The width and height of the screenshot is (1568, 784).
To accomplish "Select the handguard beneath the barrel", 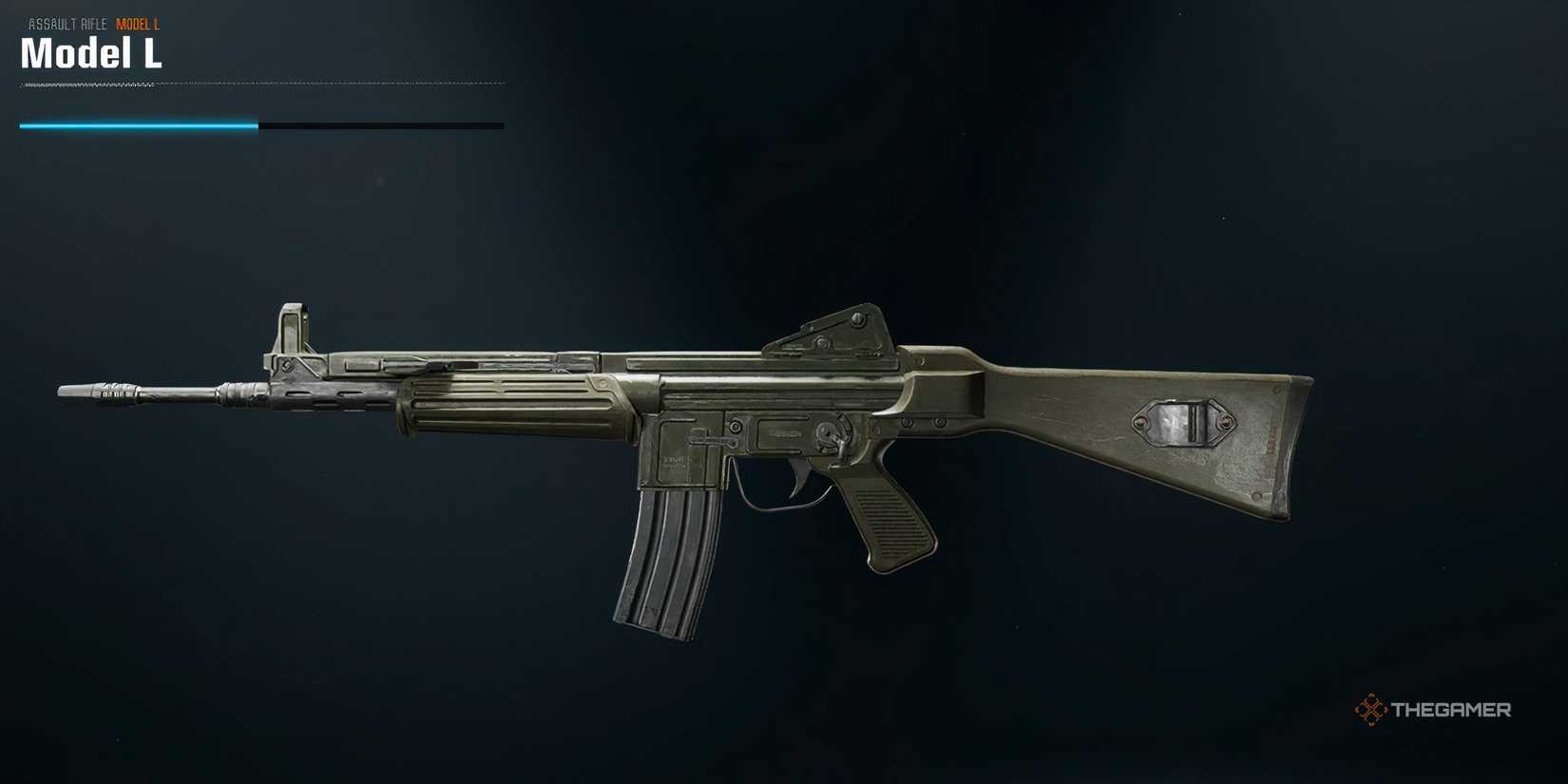I will click(x=513, y=409).
